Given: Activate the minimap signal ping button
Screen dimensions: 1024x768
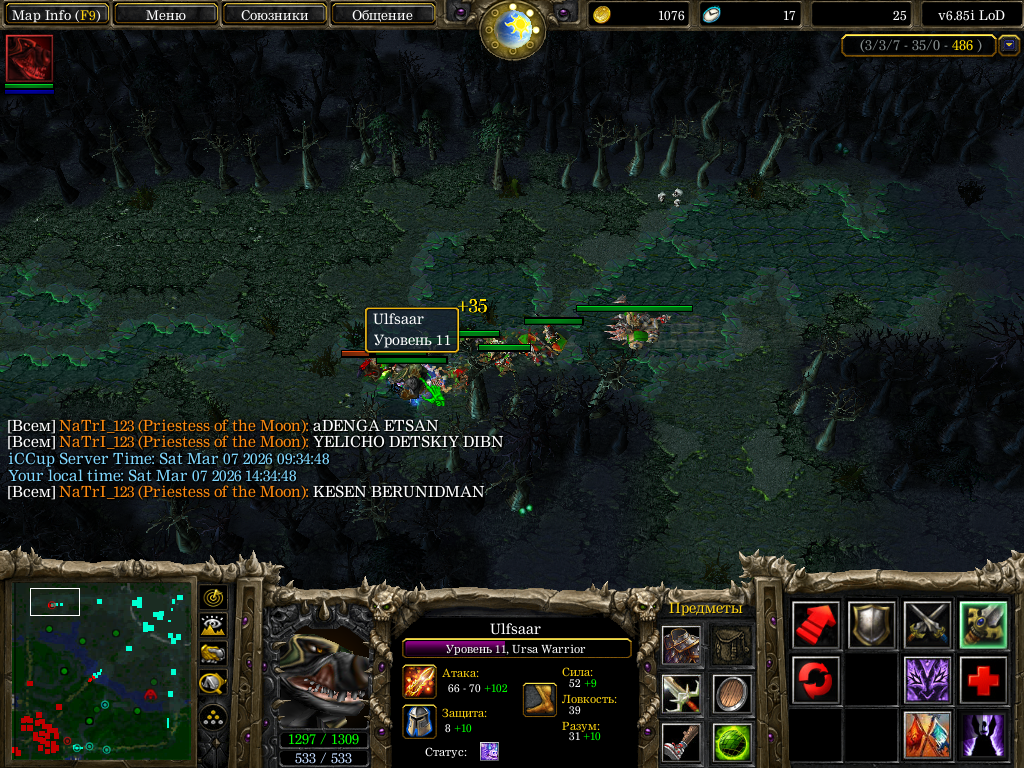Looking at the screenshot, I should coord(213,597).
